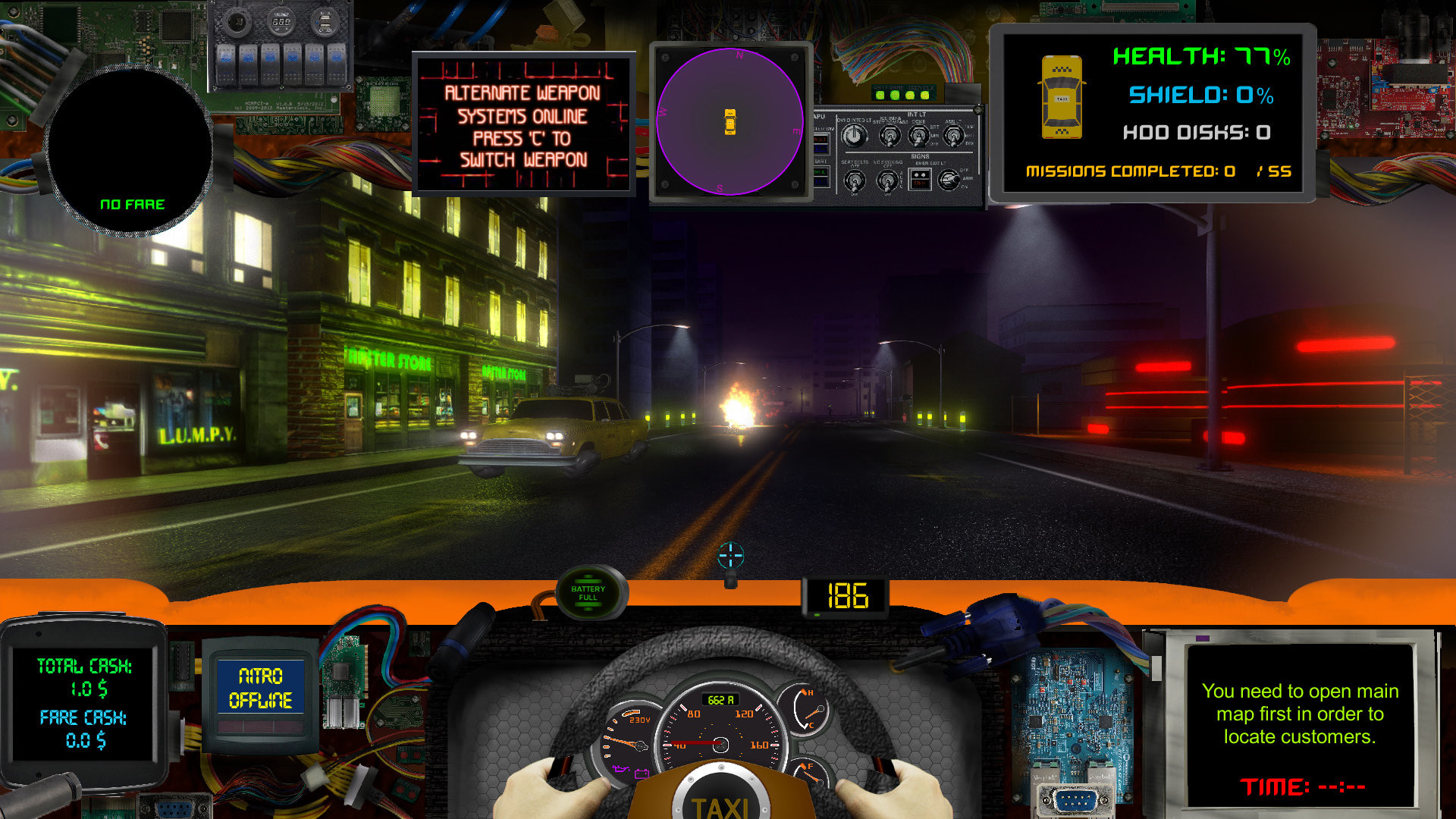Select the SIGNS section of the overhead panel
The height and width of the screenshot is (819, 1456).
click(921, 156)
